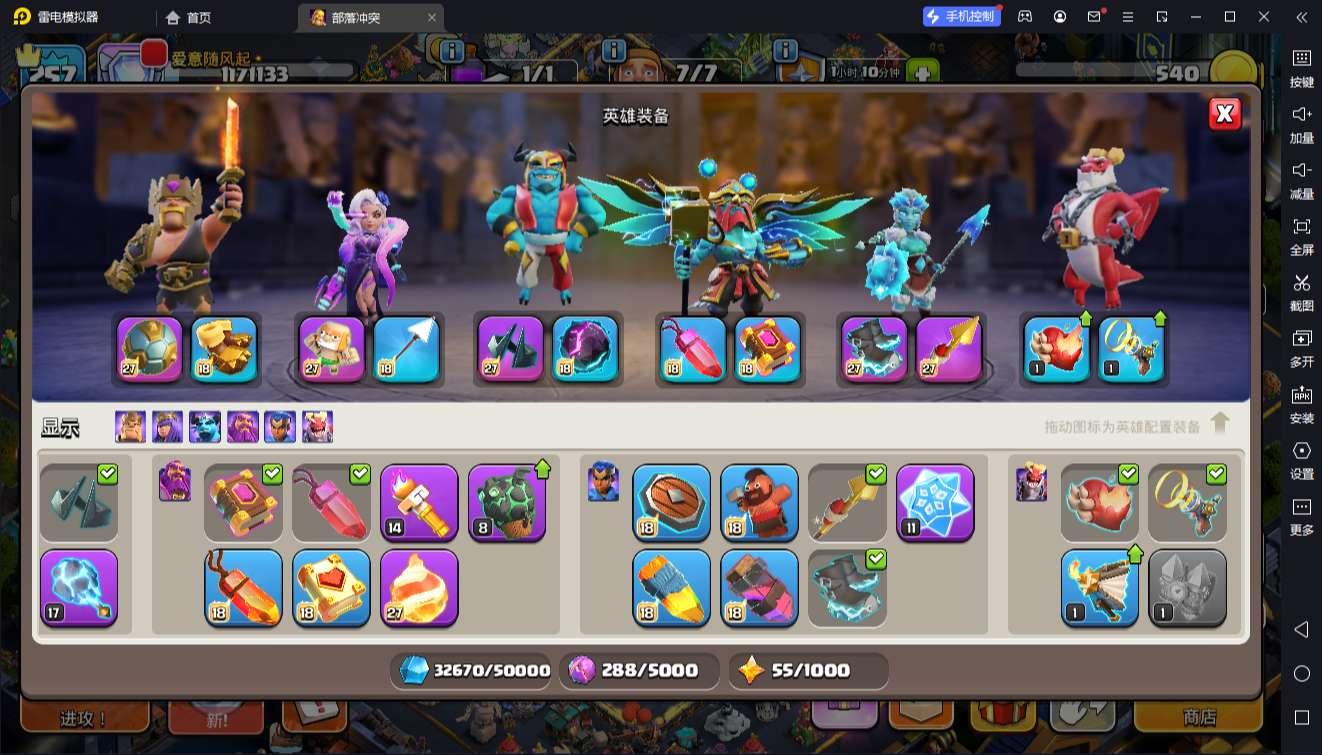Select the Royal Champion's golden spear slot

tap(949, 349)
